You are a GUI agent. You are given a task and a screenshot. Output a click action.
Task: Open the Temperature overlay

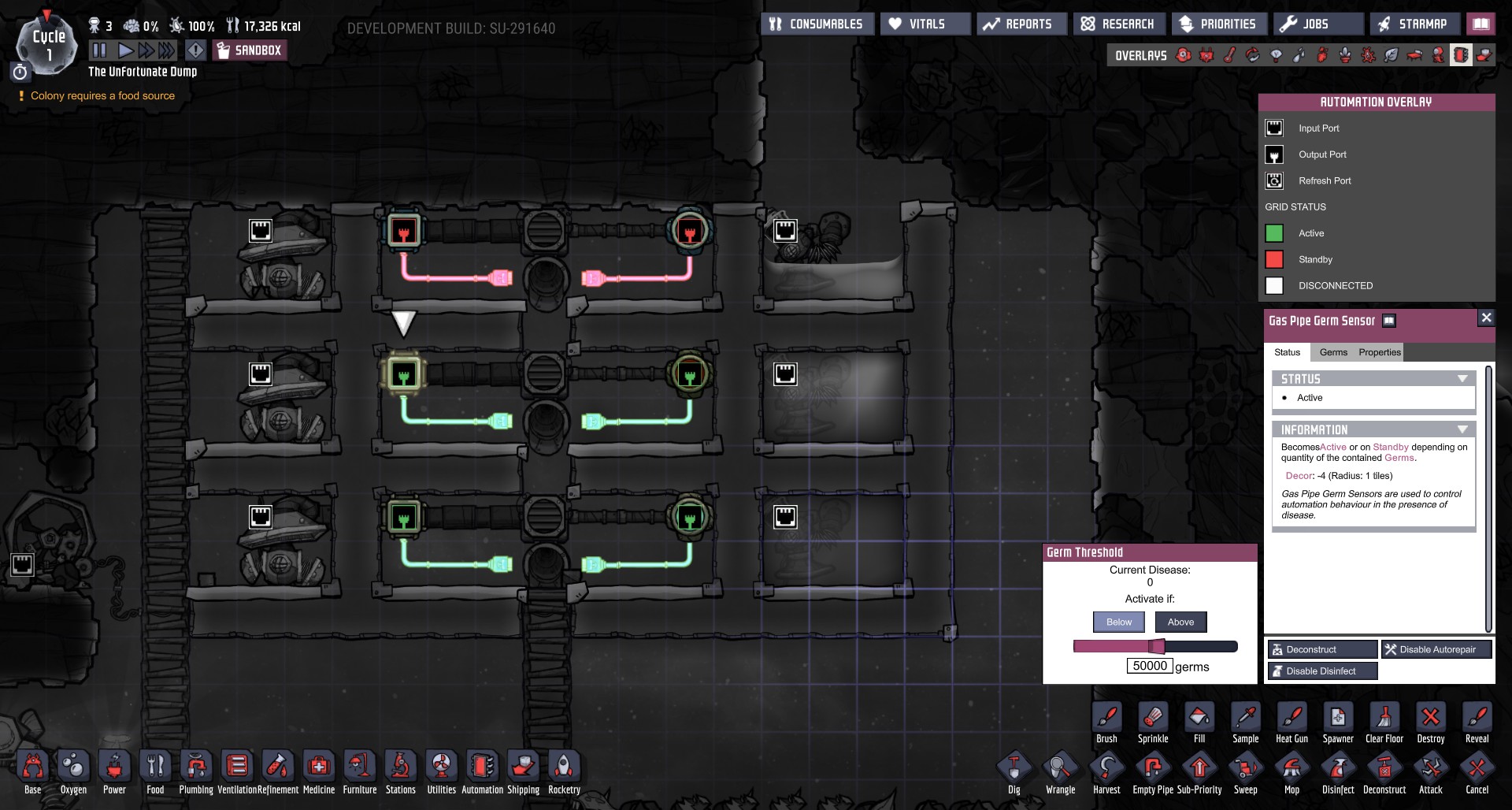coord(1228,55)
